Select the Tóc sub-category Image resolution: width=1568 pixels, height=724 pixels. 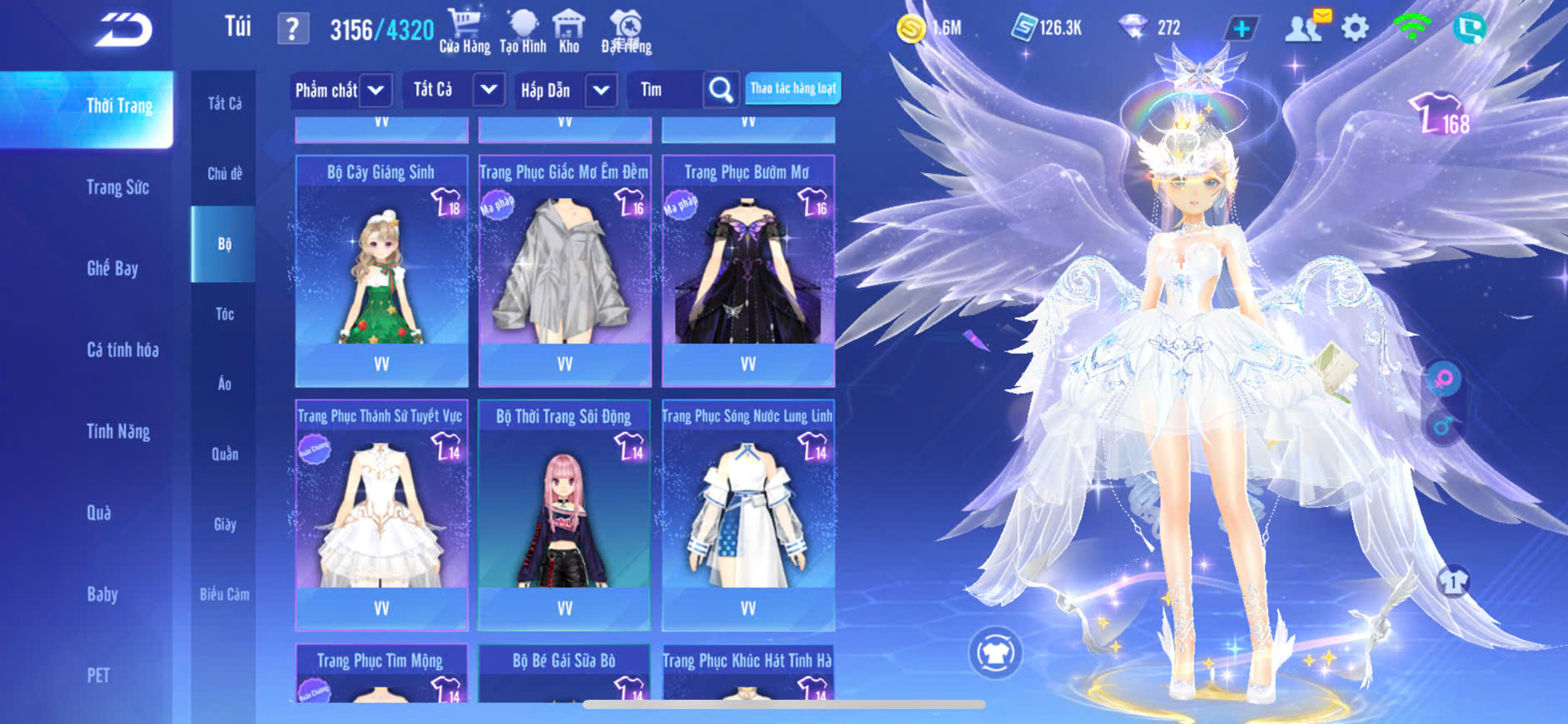click(x=224, y=314)
